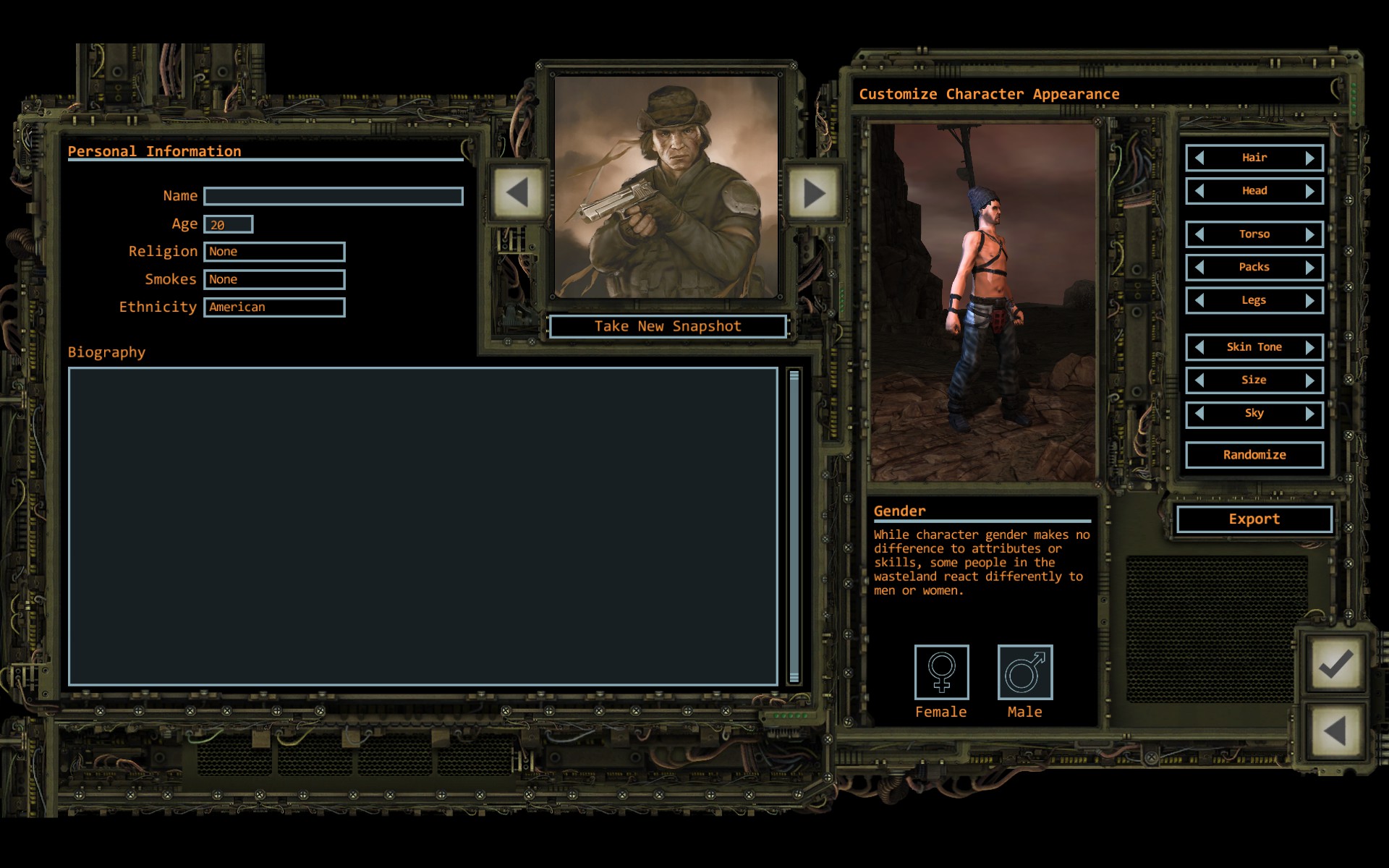
Task: Cycle to previous Head option
Action: tap(1199, 191)
